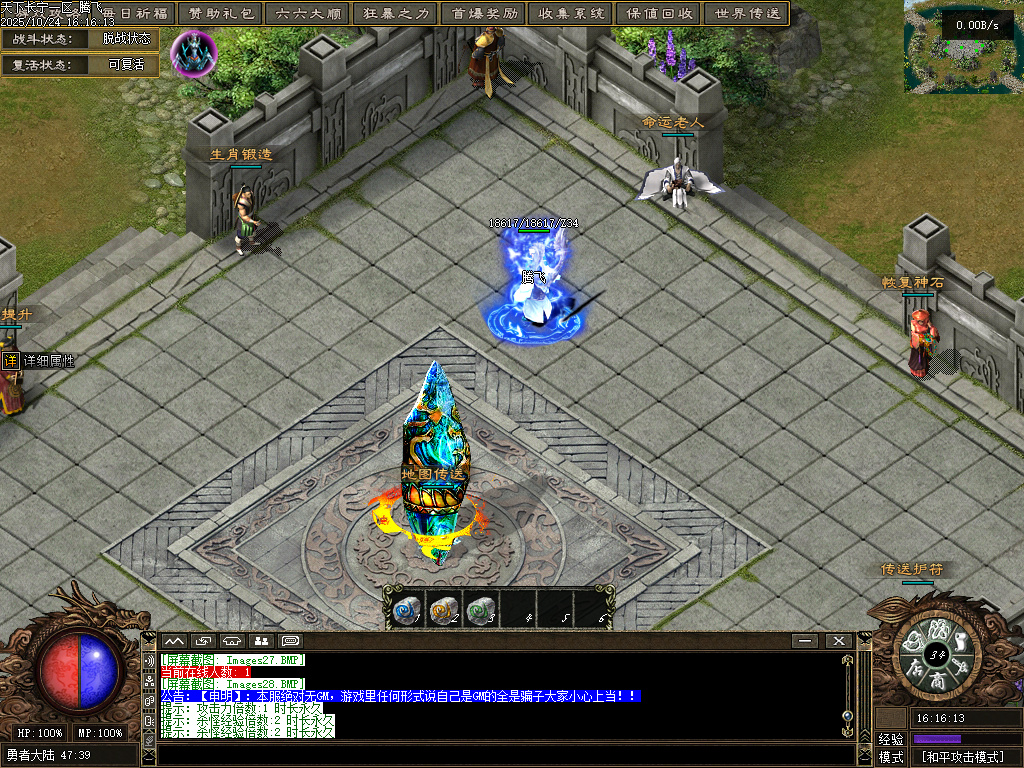Click the chat input field
This screenshot has width=1024, height=768.
[x=500, y=752]
